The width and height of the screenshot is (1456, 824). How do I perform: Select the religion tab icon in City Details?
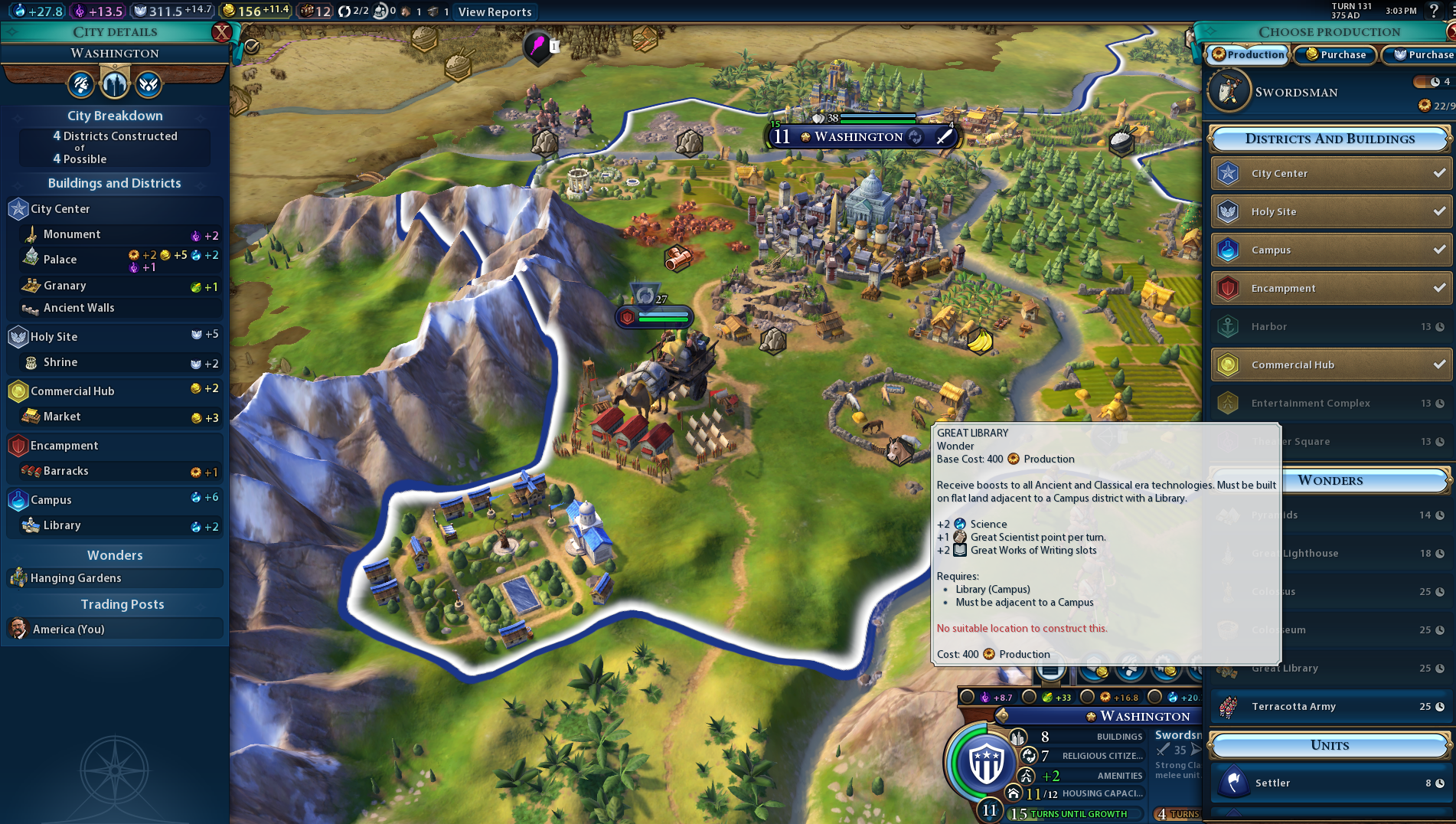(x=147, y=84)
